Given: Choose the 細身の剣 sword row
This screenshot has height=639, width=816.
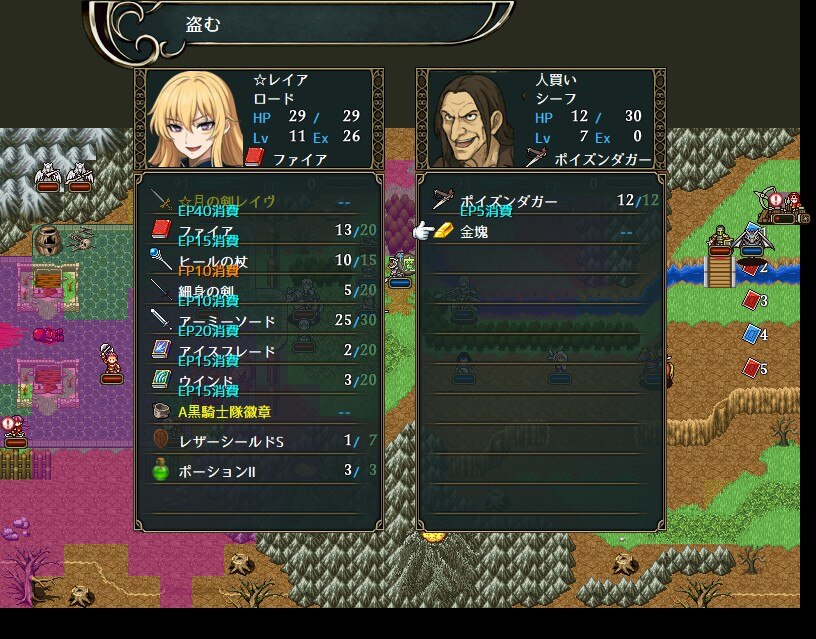Looking at the screenshot, I should (258, 291).
